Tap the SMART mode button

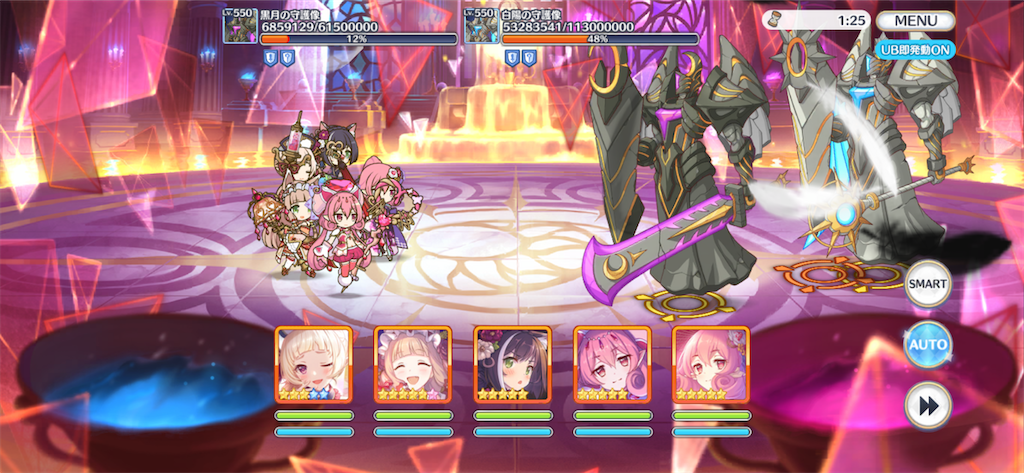pyautogui.click(x=927, y=284)
